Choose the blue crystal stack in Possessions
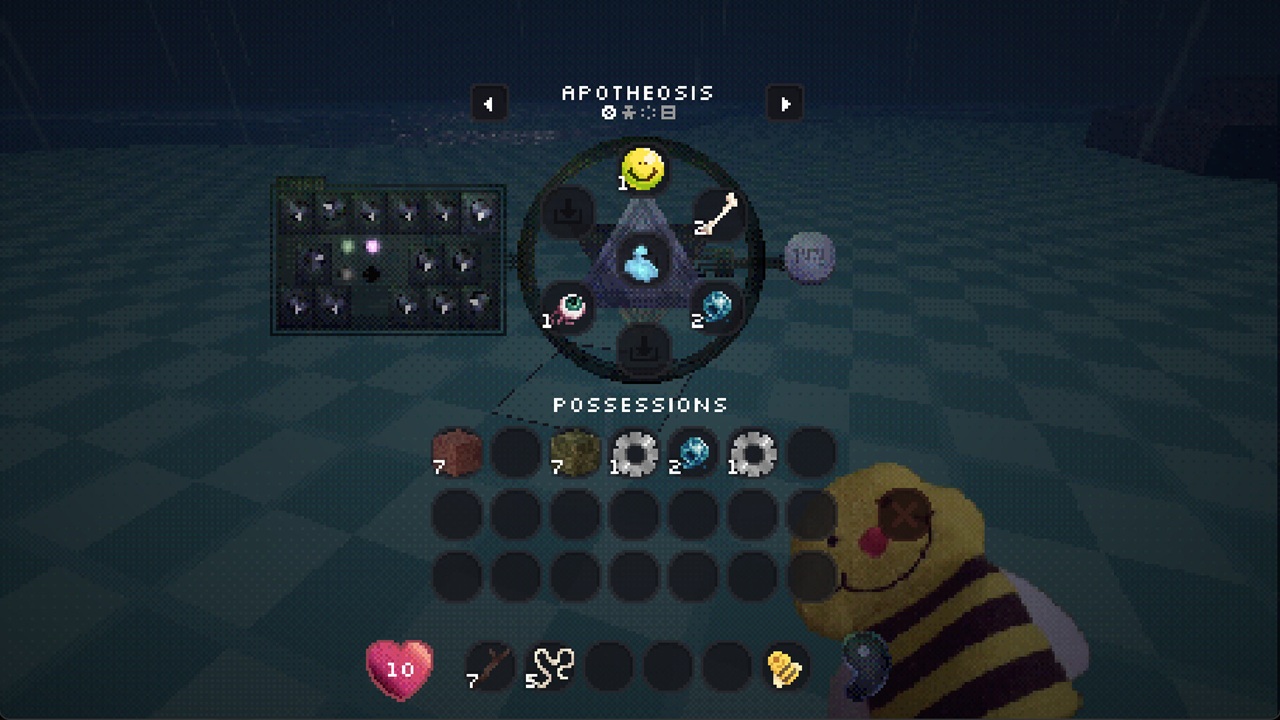Viewport: 1280px width, 720px height. 693,453
